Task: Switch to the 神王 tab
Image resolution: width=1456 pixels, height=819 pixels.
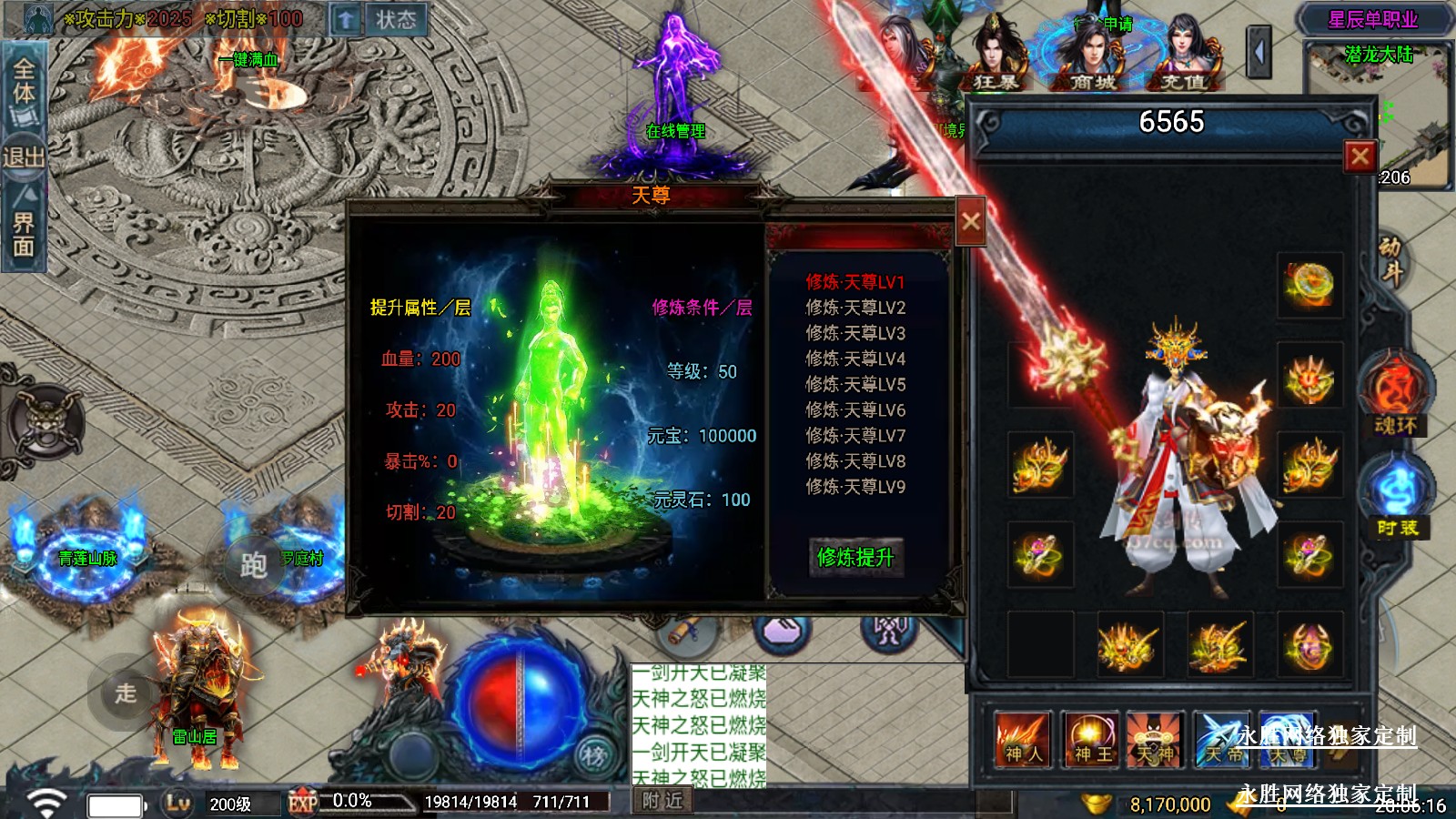Action: pyautogui.click(x=1092, y=740)
